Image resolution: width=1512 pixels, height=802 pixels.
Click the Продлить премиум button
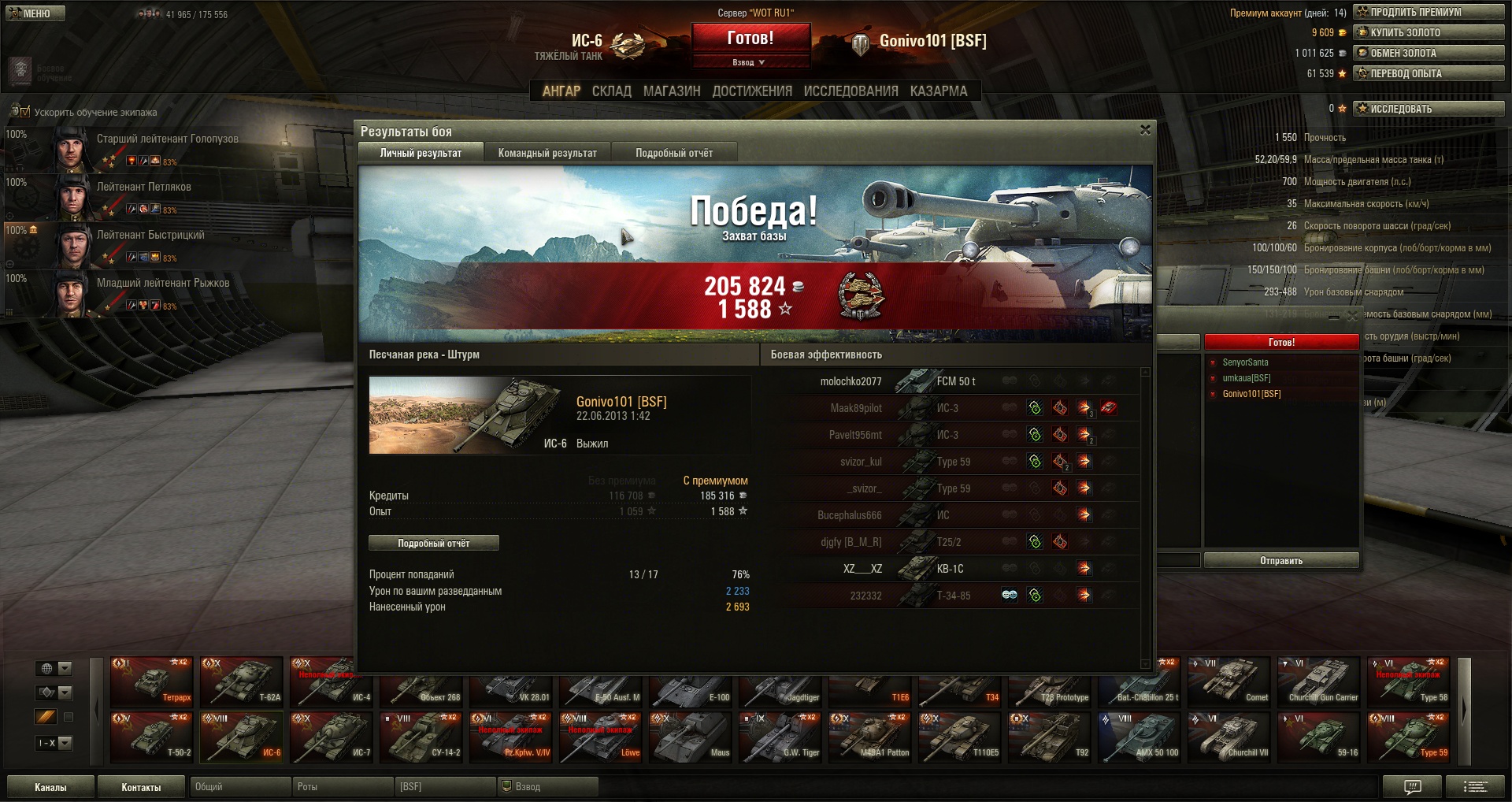(x=1429, y=12)
